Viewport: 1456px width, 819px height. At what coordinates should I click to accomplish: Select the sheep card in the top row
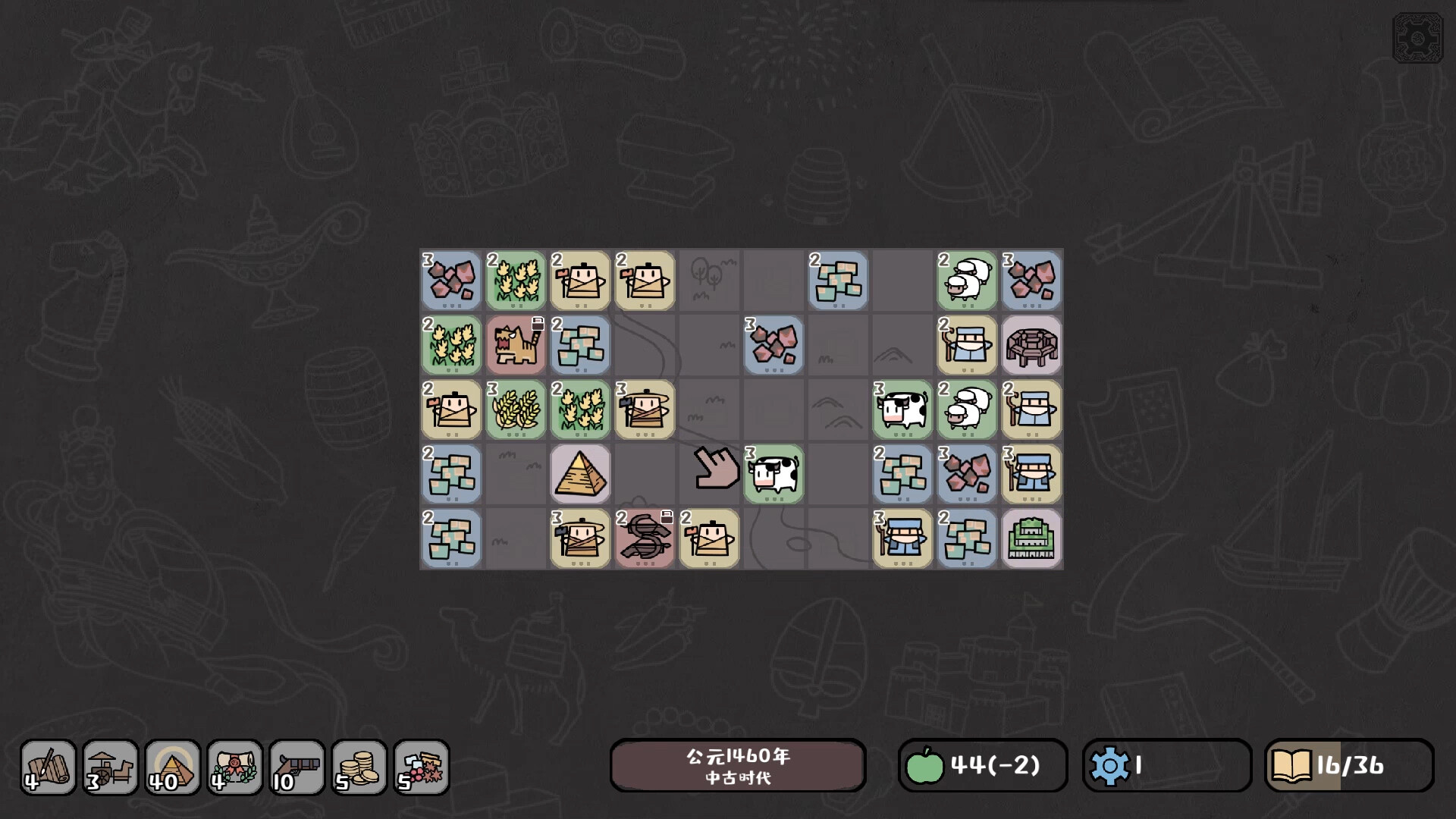[x=967, y=281]
